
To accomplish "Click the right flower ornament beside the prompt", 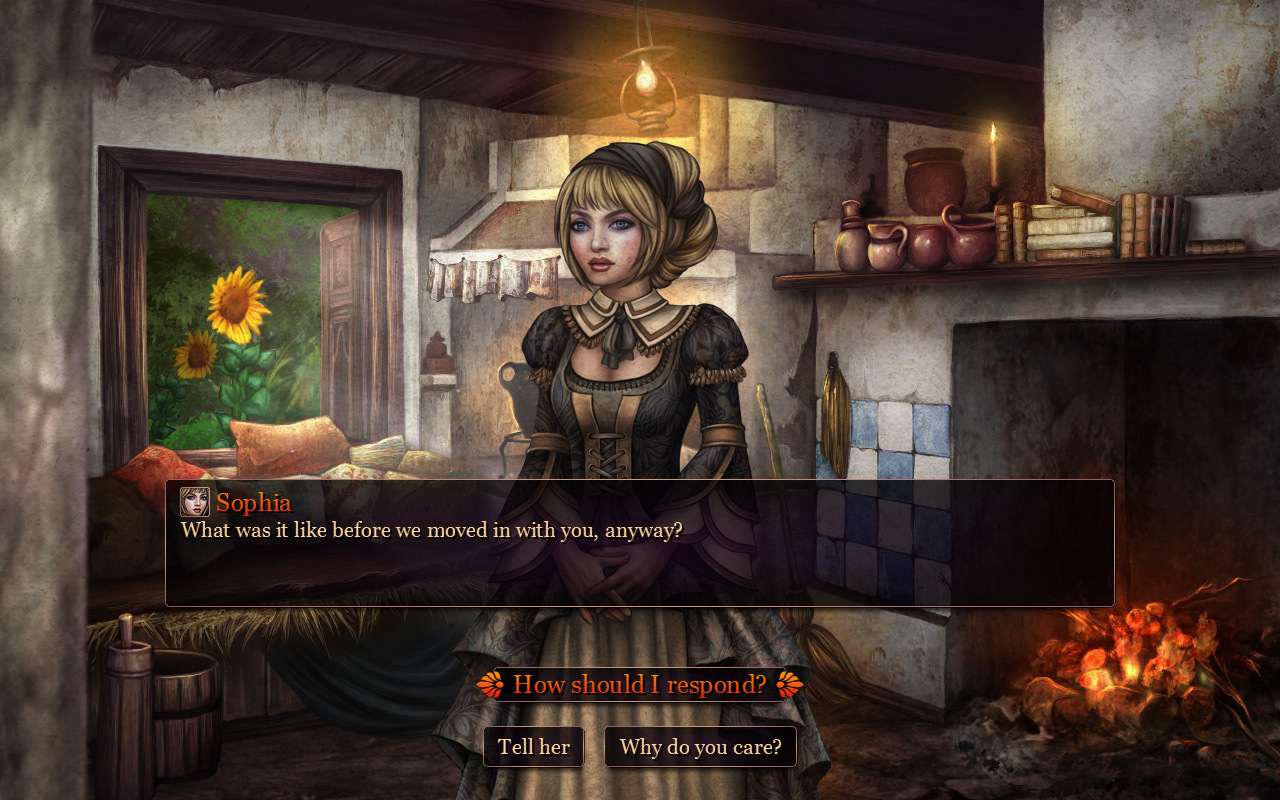I will pos(789,685).
